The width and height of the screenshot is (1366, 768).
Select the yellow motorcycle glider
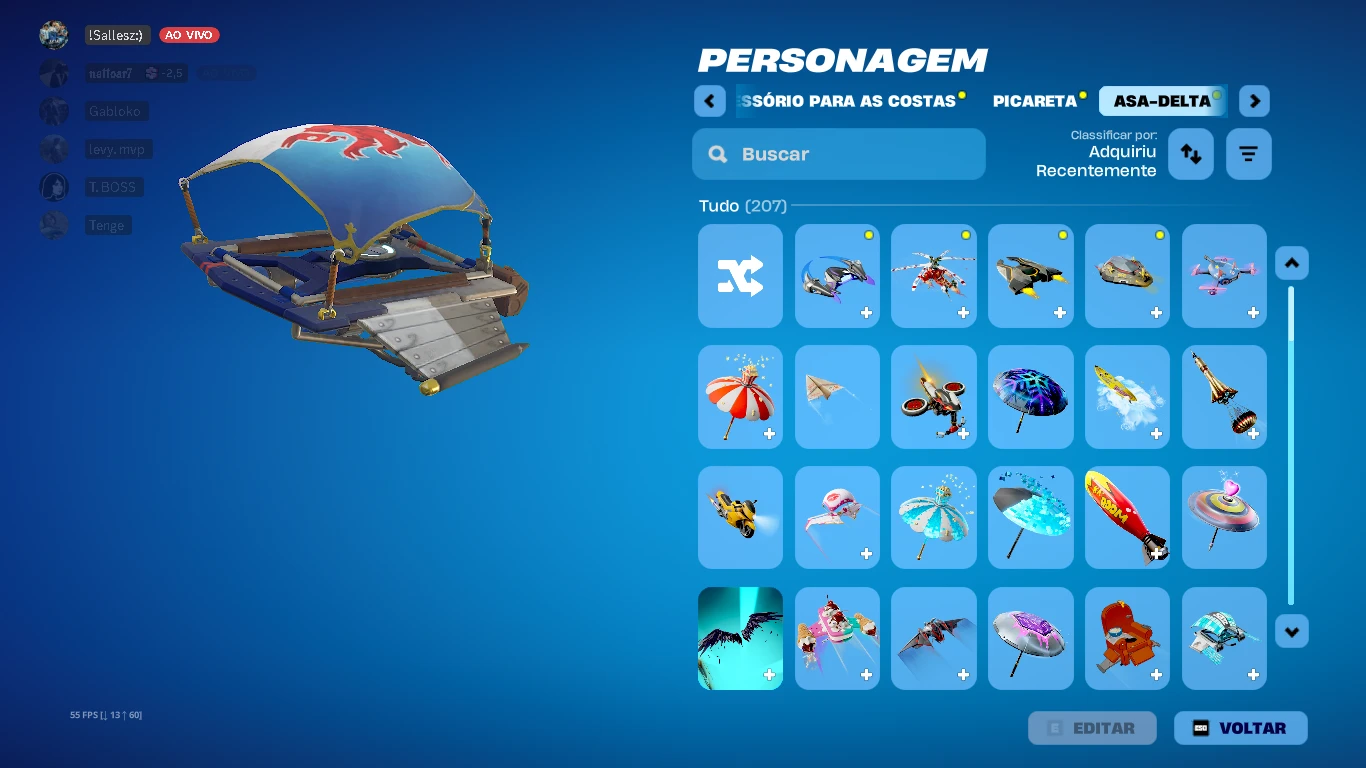point(740,517)
